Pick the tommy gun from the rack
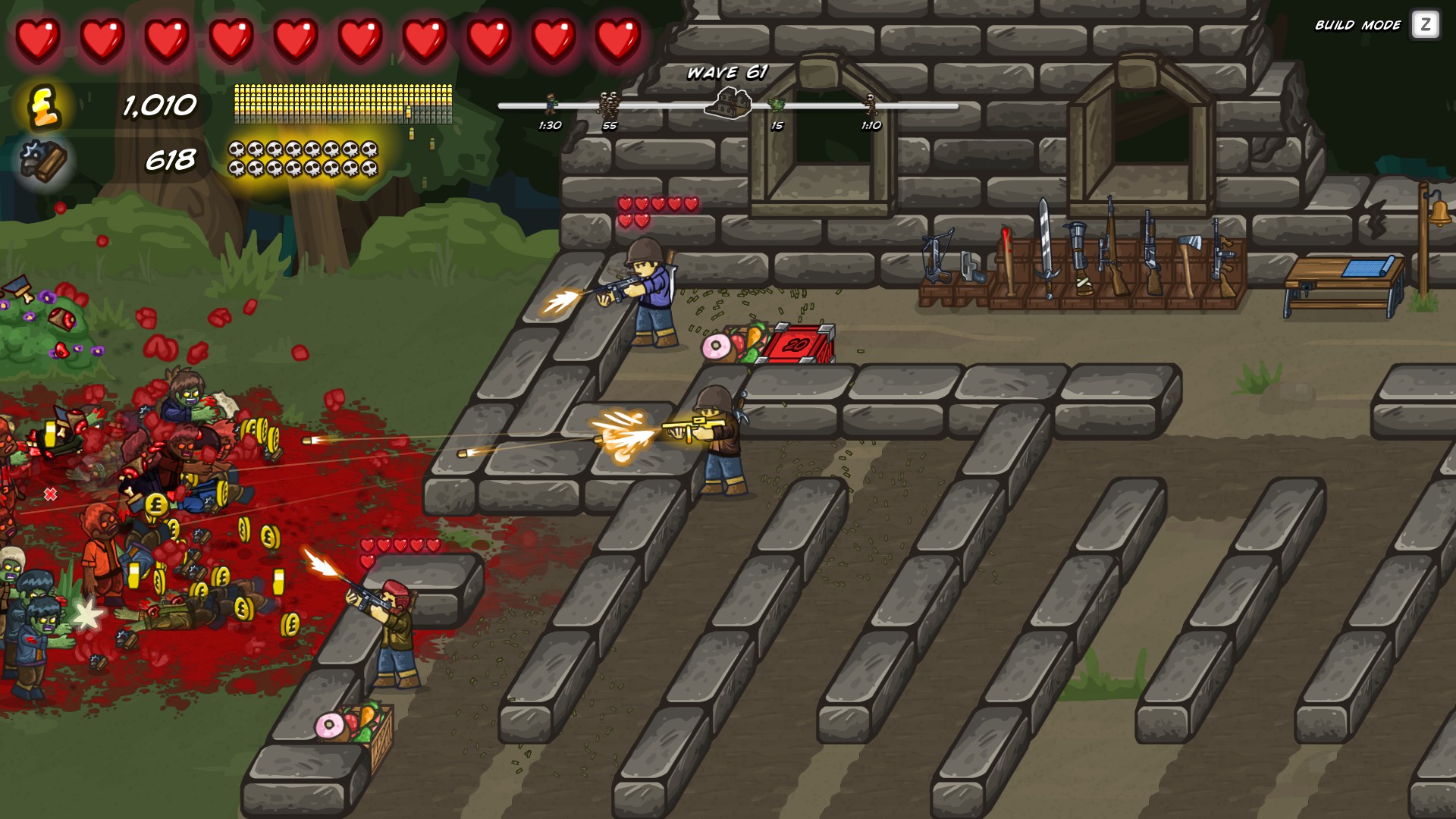 [x=1222, y=254]
